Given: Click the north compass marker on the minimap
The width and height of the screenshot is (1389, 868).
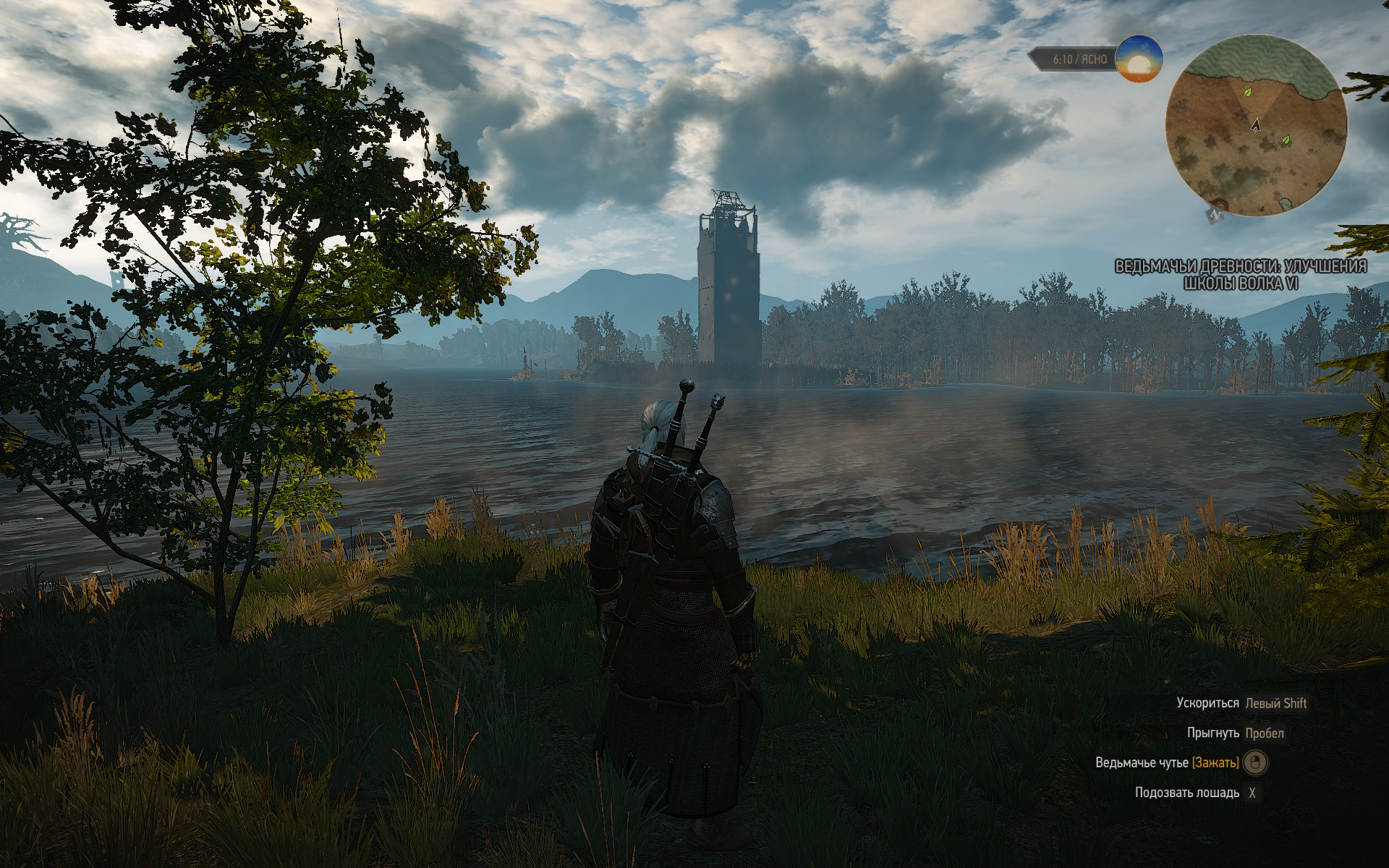Looking at the screenshot, I should pyautogui.click(x=1215, y=214).
